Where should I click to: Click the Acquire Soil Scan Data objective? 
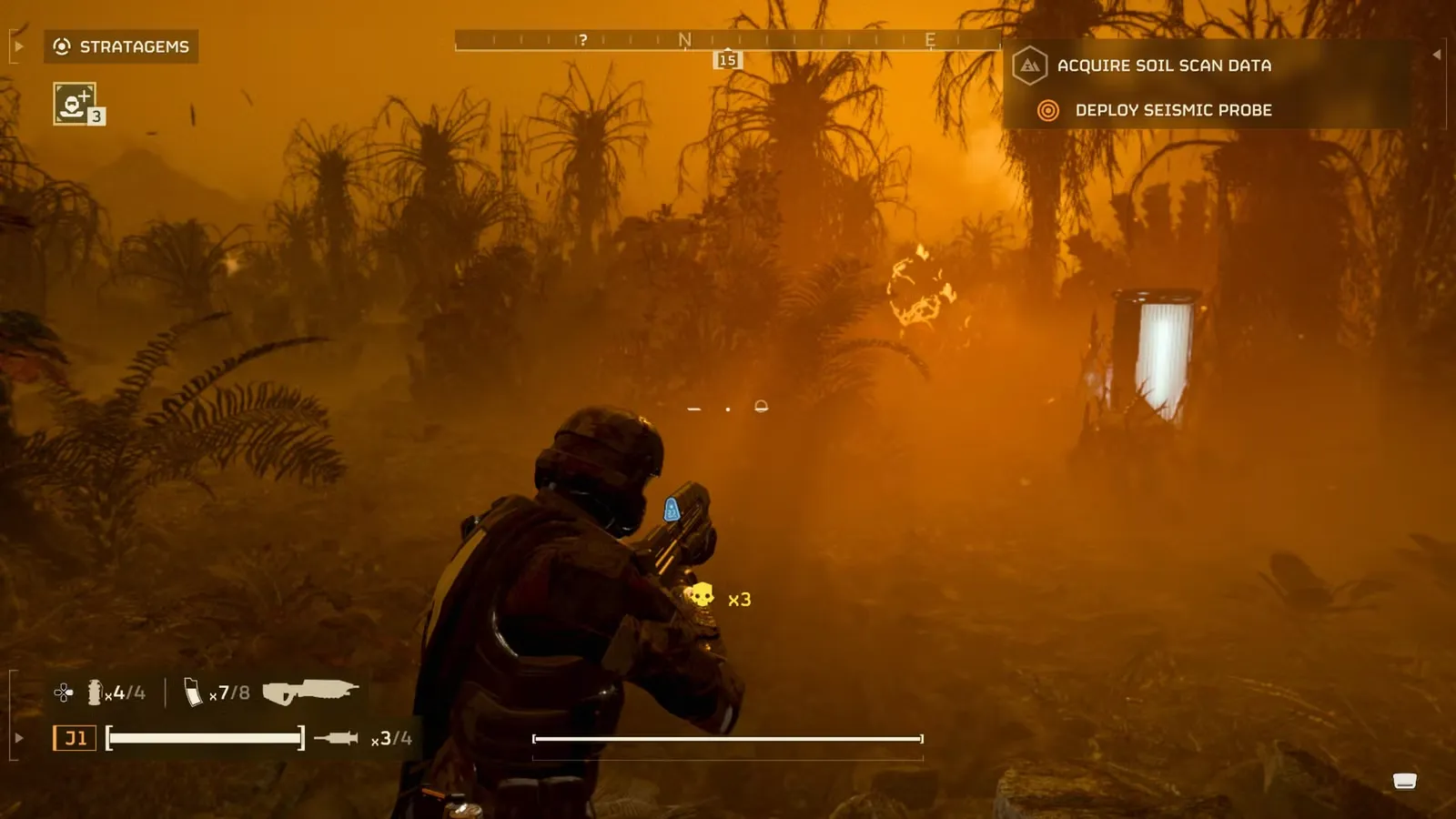tap(1163, 66)
